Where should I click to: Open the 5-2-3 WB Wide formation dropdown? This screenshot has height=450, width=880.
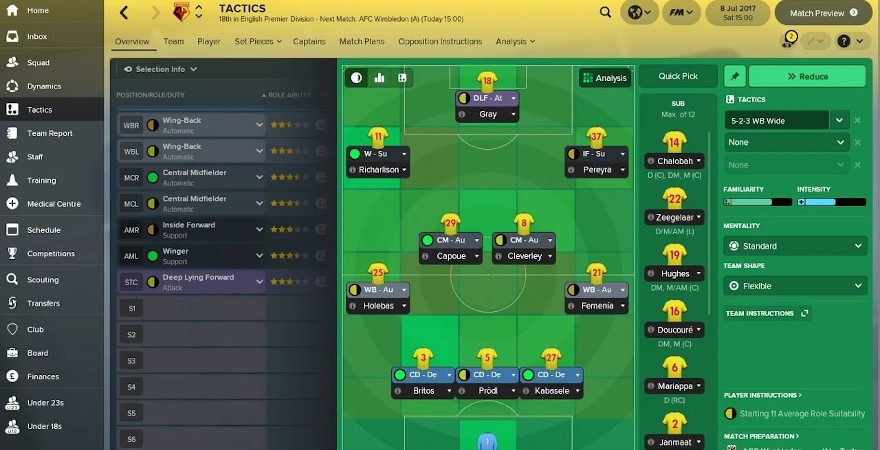point(787,120)
